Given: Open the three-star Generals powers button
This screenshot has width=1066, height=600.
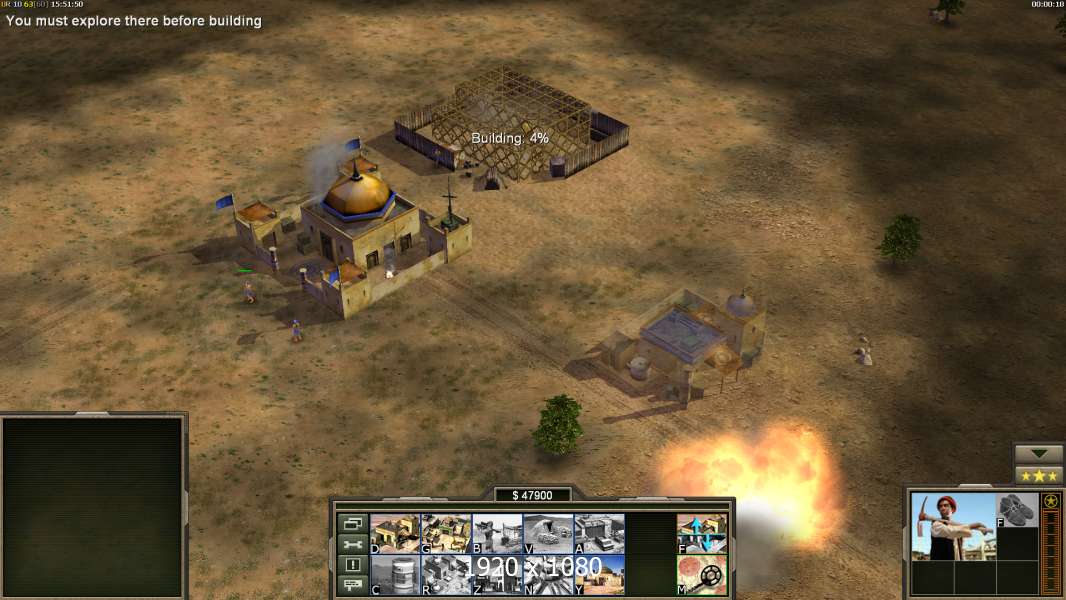Looking at the screenshot, I should tap(1039, 475).
